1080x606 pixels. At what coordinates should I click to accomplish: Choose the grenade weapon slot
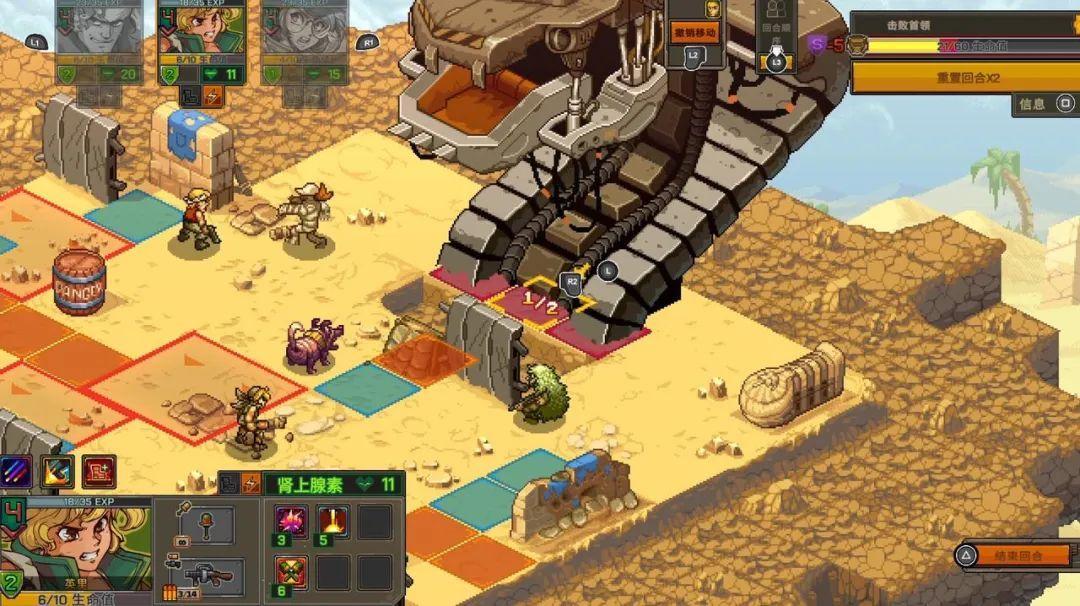[x=205, y=524]
